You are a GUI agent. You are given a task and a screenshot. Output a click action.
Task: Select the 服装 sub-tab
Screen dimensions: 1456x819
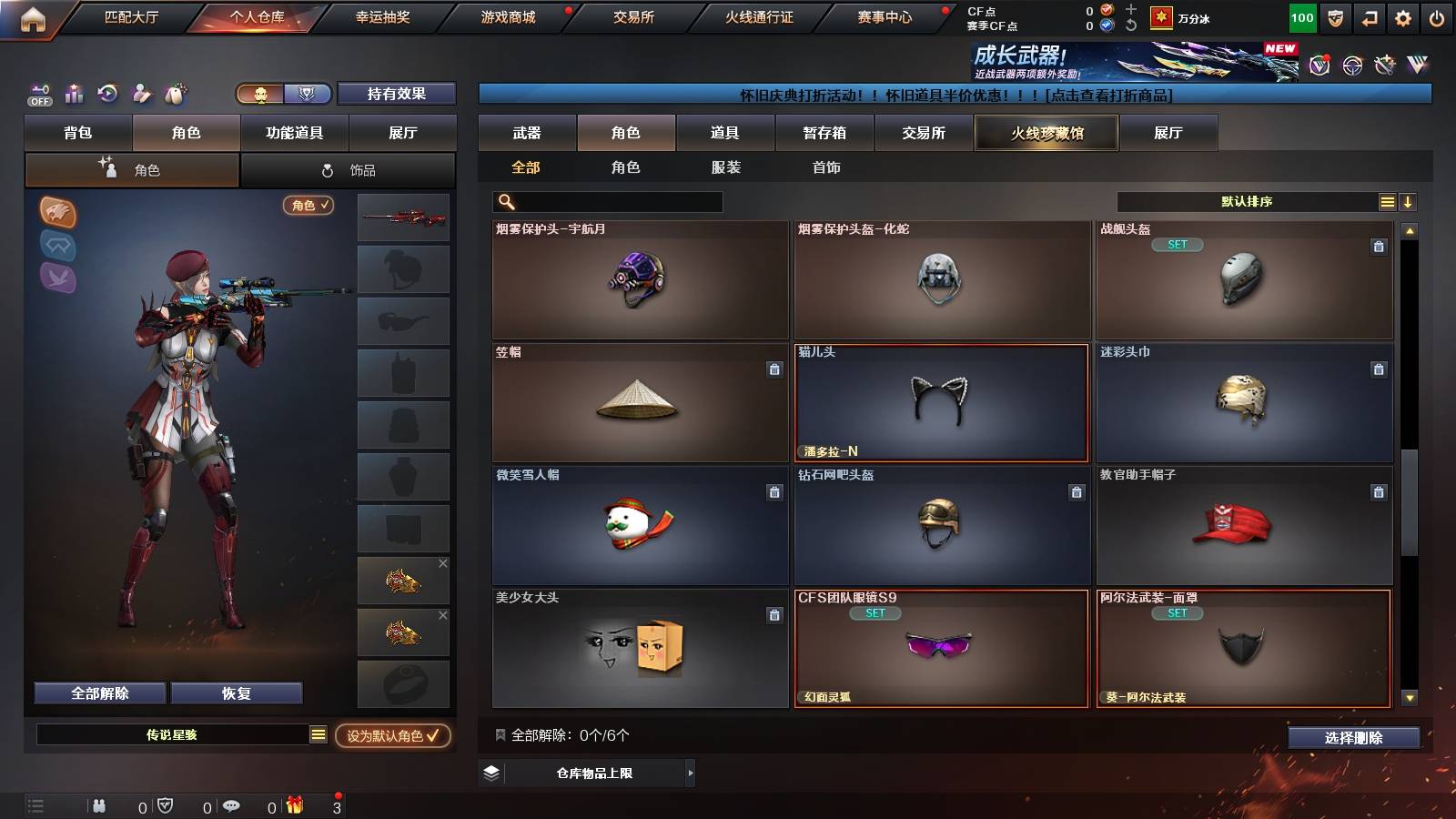click(726, 167)
